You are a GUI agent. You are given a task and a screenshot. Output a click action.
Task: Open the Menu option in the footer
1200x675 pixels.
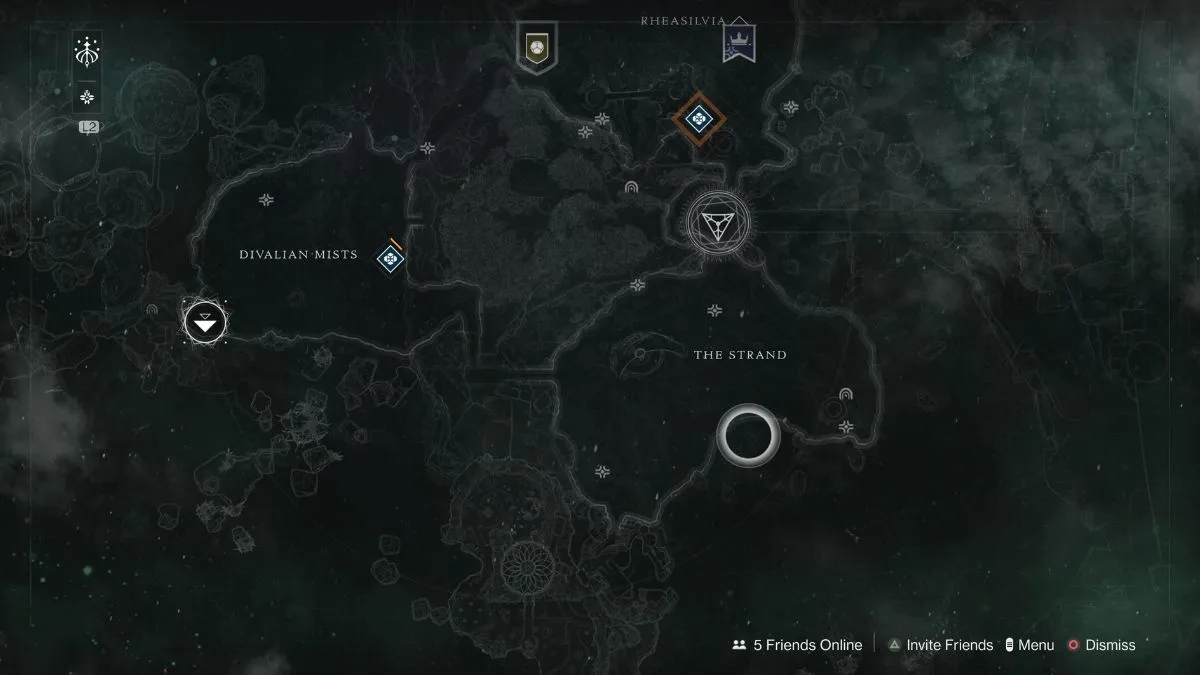[1029, 645]
